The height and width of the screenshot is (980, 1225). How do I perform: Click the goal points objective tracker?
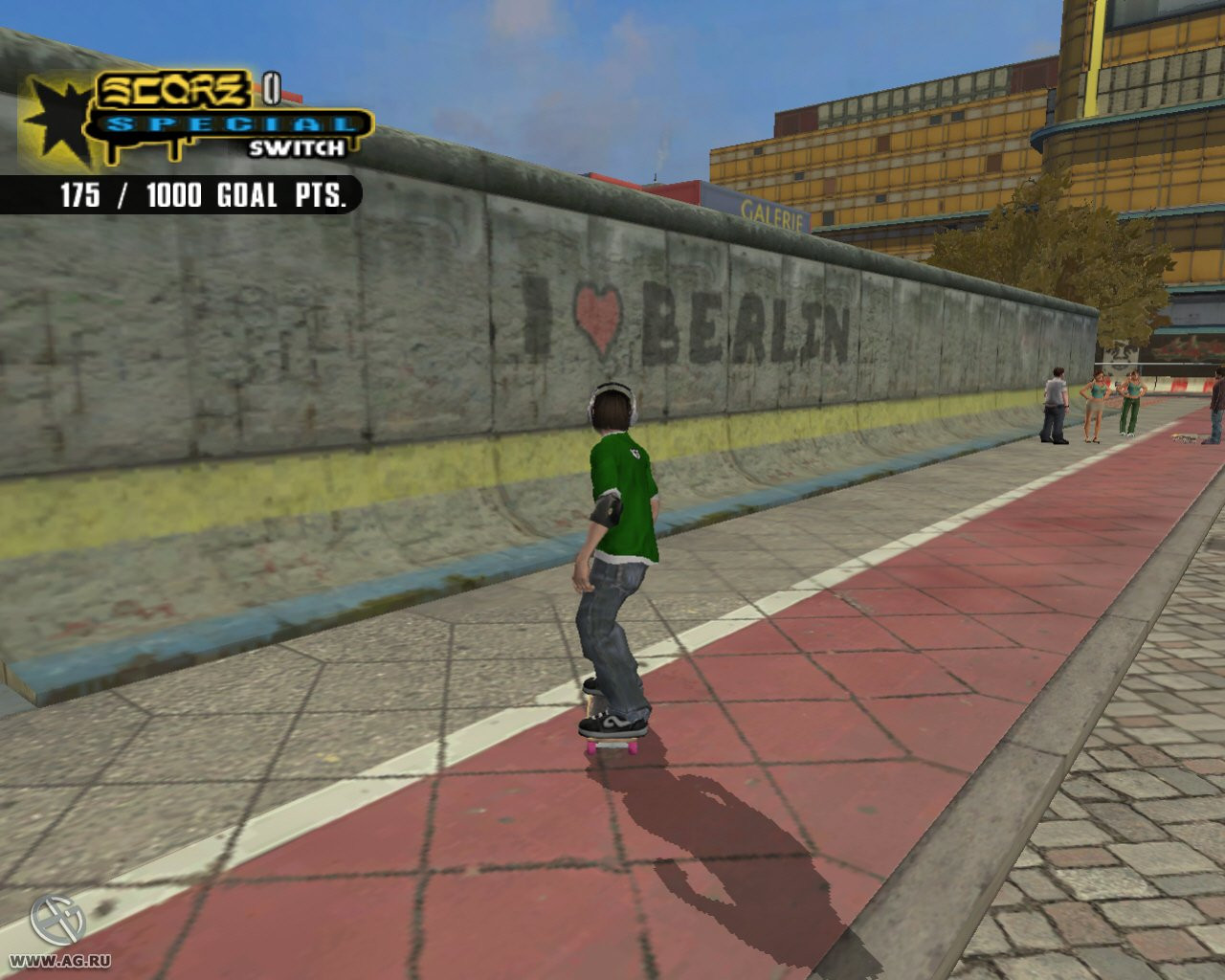pyautogui.click(x=201, y=195)
